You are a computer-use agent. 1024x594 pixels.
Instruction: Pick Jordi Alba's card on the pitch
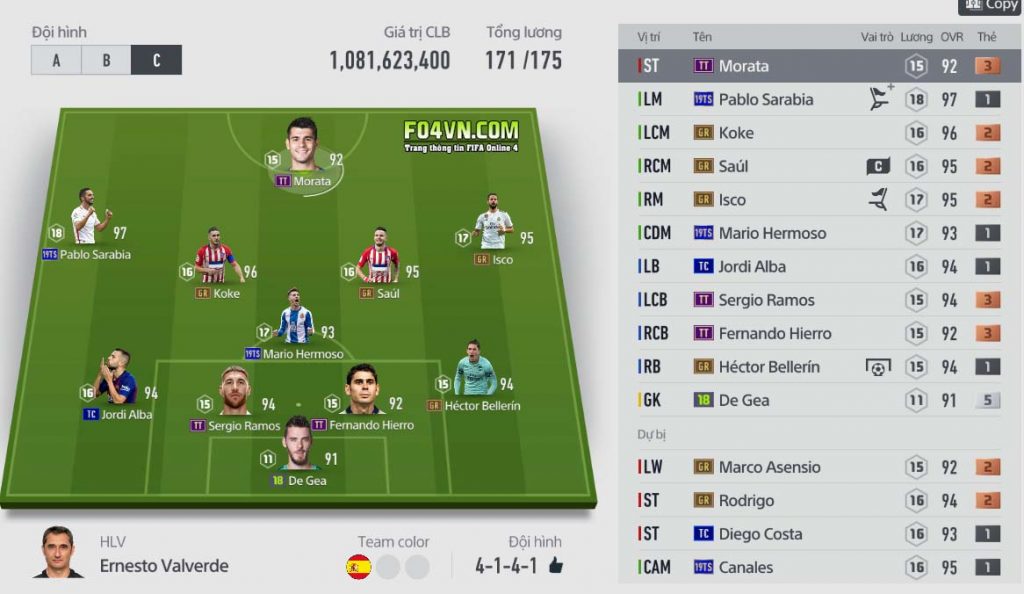pyautogui.click(x=116, y=381)
